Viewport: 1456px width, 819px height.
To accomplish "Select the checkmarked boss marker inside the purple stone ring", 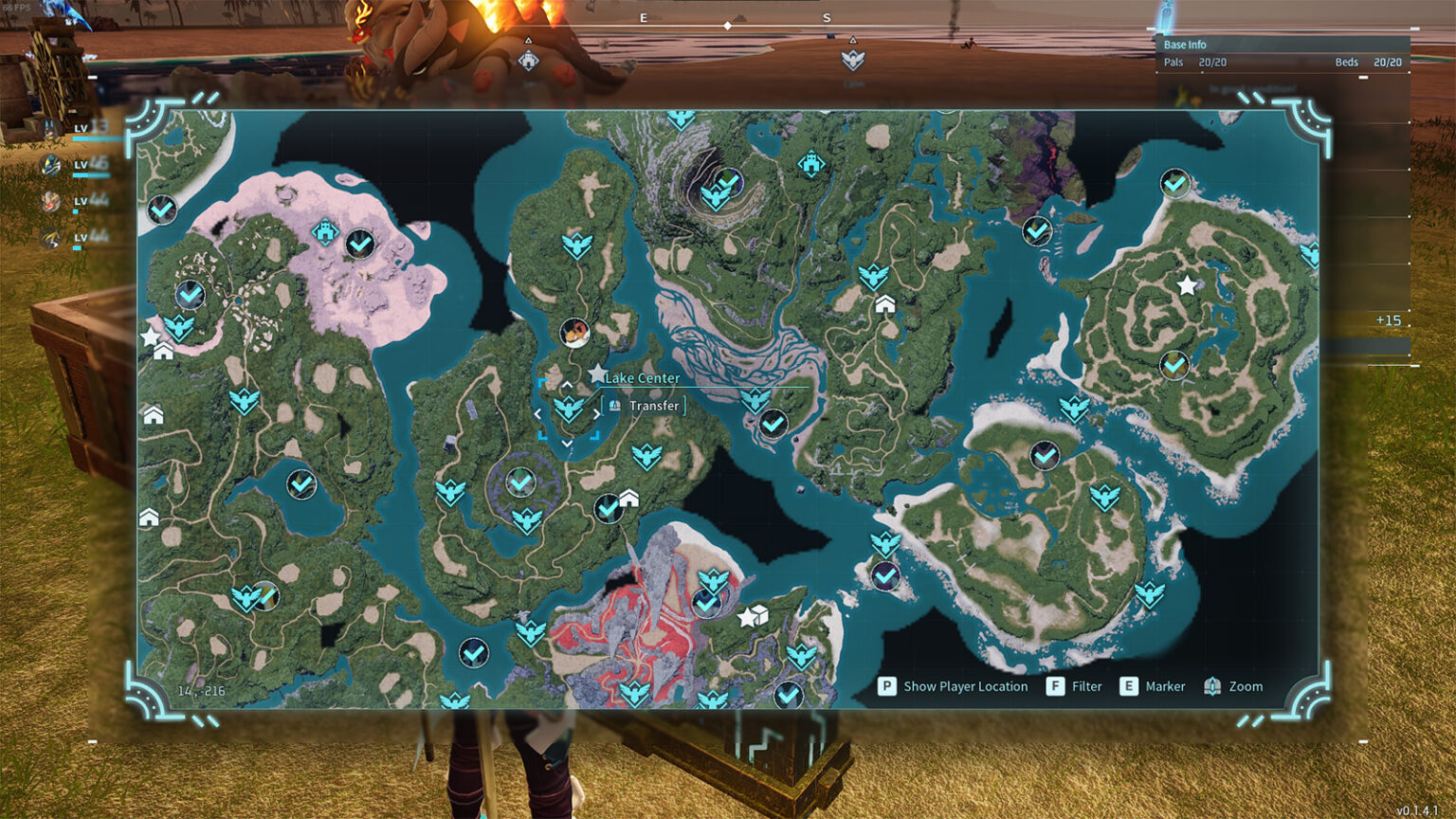I will click(x=519, y=482).
